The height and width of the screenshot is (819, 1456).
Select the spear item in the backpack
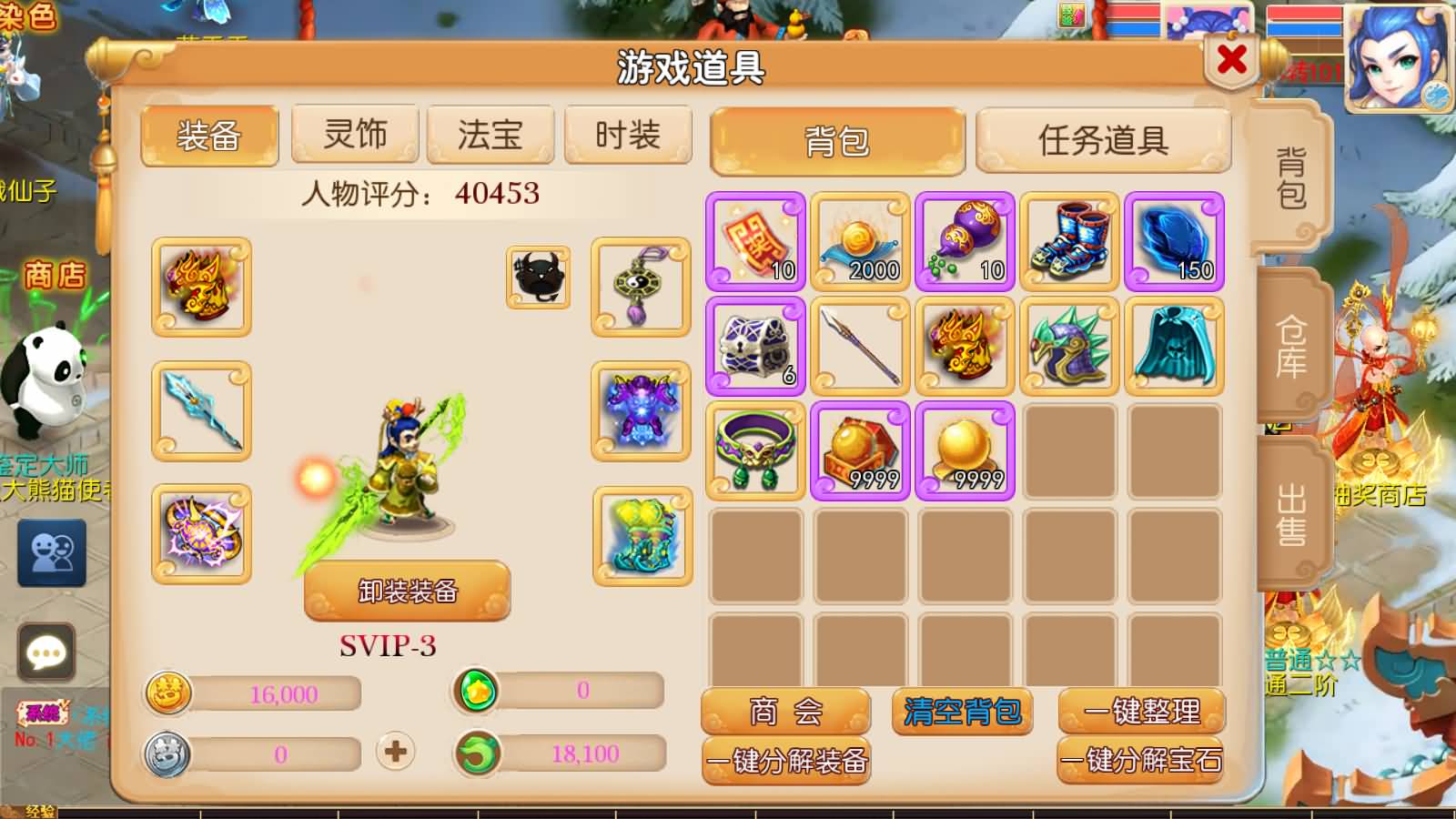click(860, 347)
